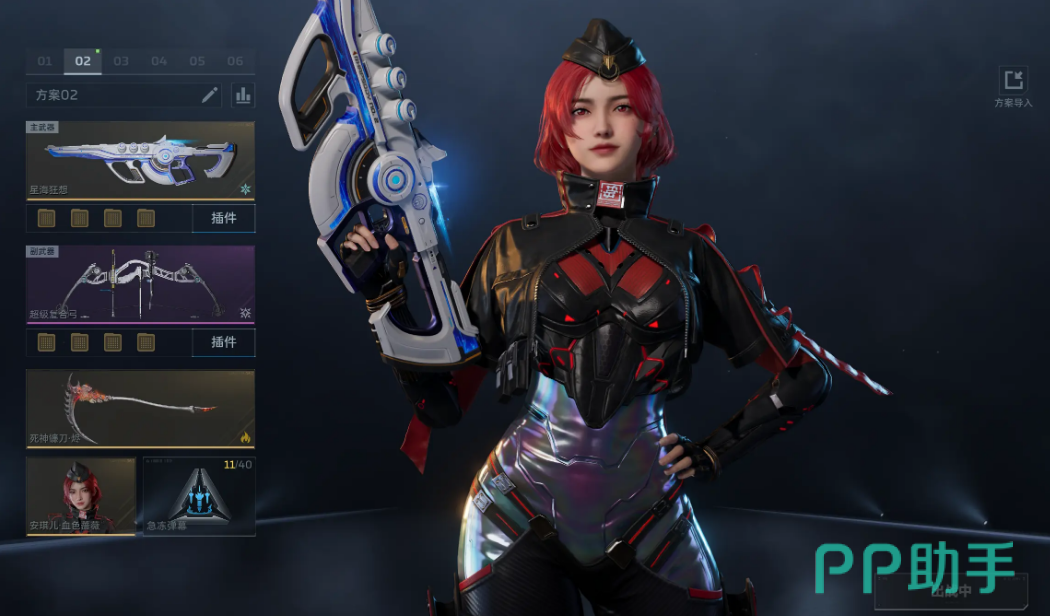1050x616 pixels.
Task: Select the 星海狂想 primary weapon slot
Action: pyautogui.click(x=140, y=160)
